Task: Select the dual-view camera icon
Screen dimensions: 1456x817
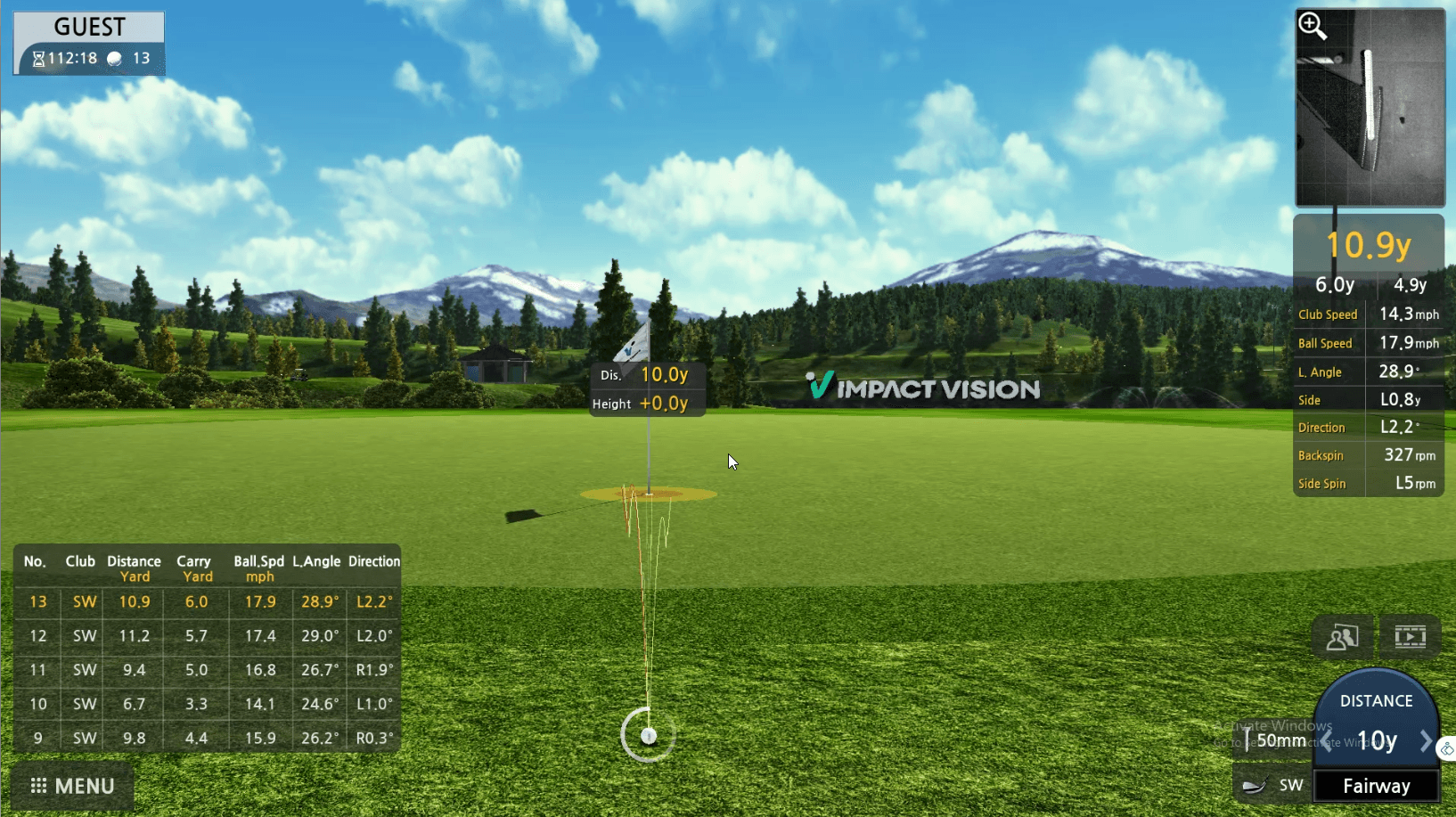Action: click(x=1342, y=636)
